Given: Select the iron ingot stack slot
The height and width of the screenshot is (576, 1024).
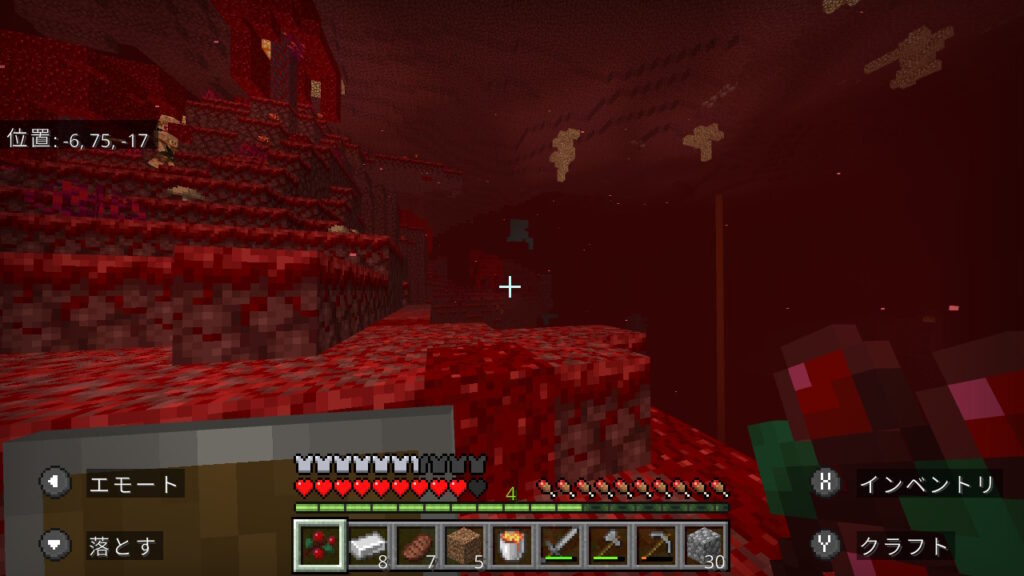Looking at the screenshot, I should click(x=368, y=545).
